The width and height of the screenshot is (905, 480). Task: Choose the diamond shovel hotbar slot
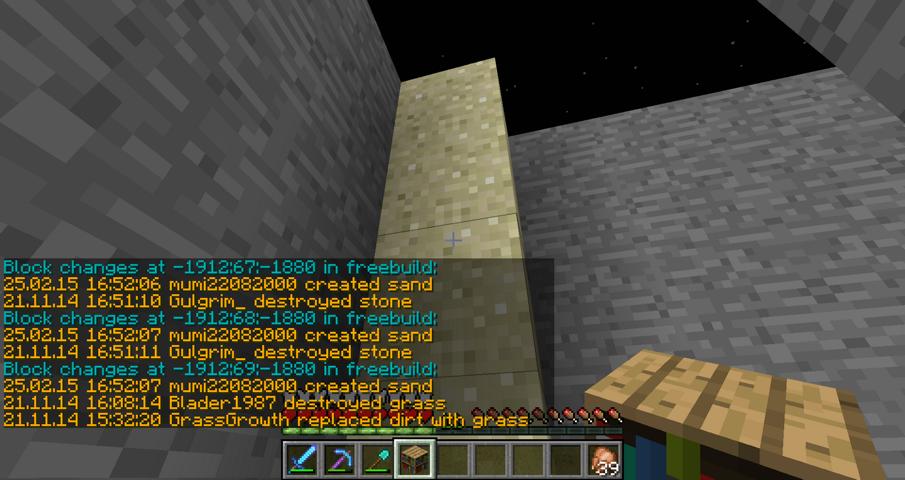pos(378,459)
